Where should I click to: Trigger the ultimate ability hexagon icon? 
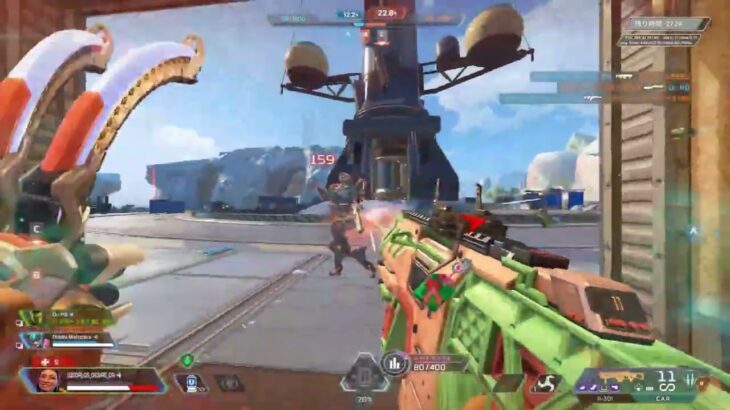click(x=365, y=373)
